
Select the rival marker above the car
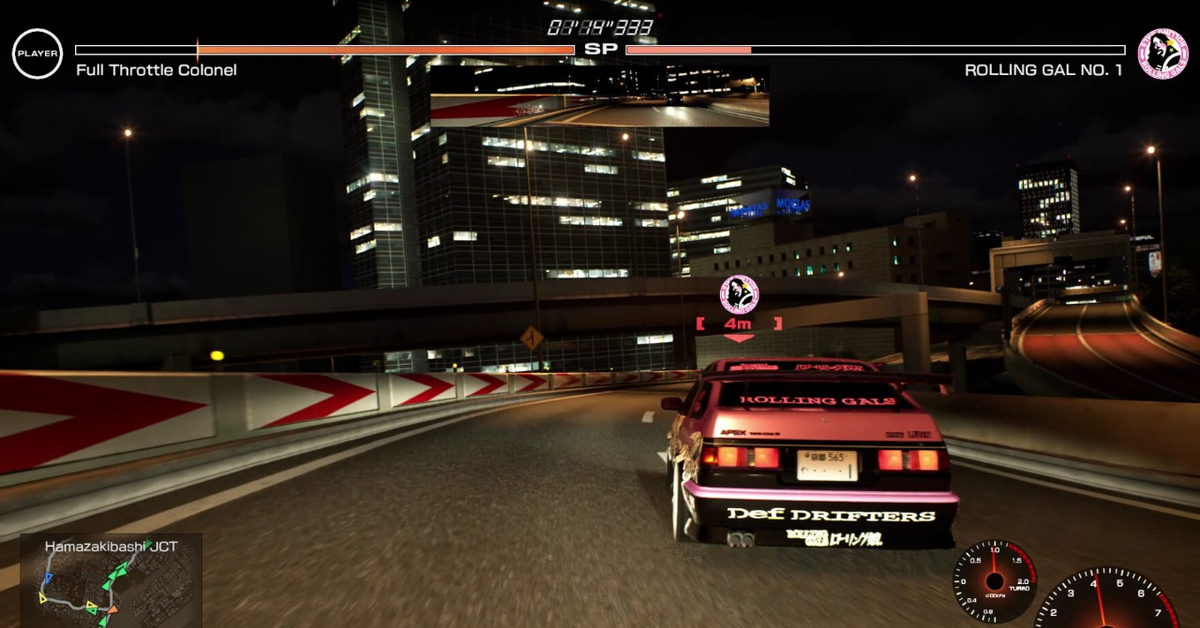(x=739, y=294)
